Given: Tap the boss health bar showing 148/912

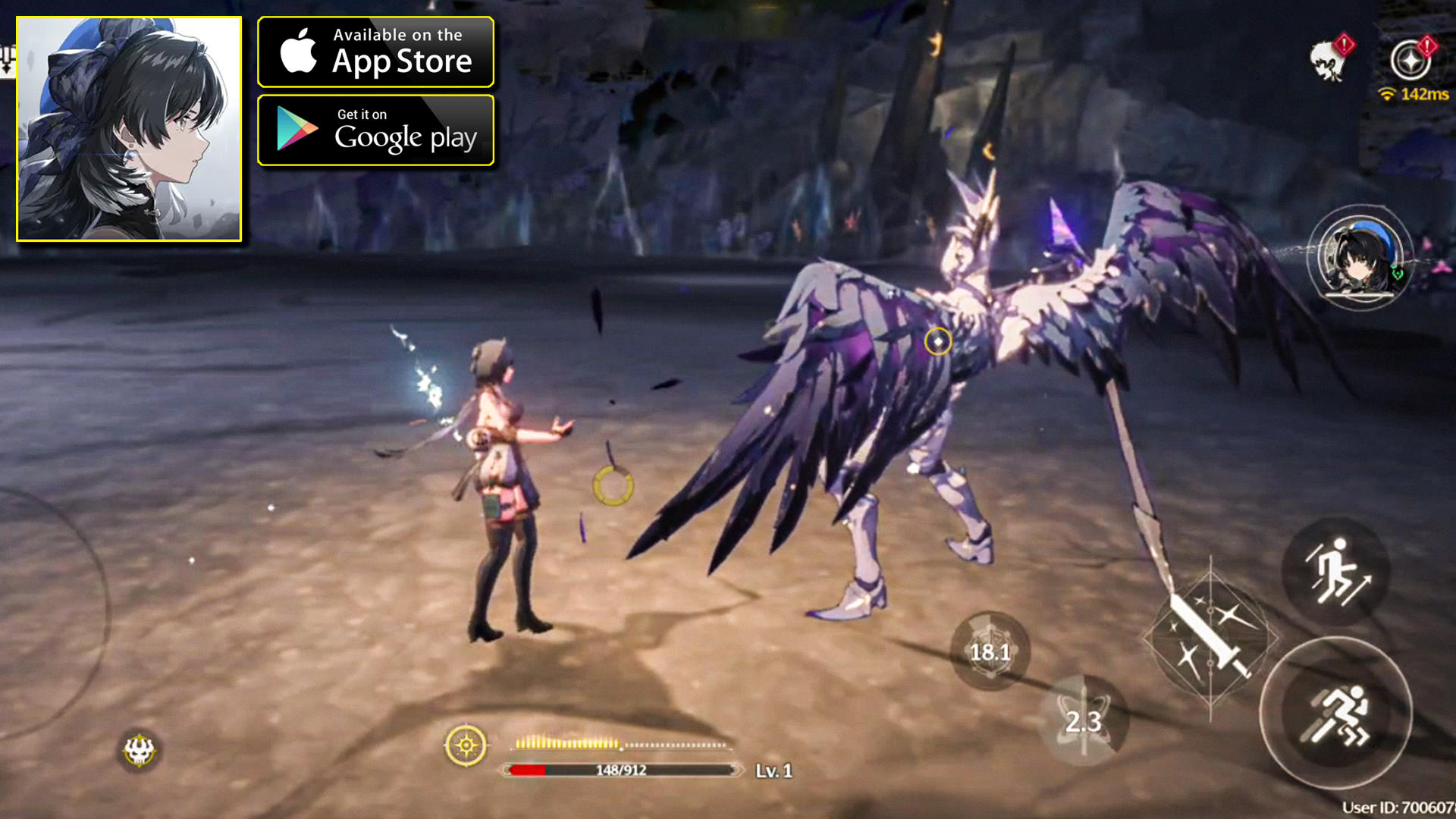Looking at the screenshot, I should coord(620,770).
